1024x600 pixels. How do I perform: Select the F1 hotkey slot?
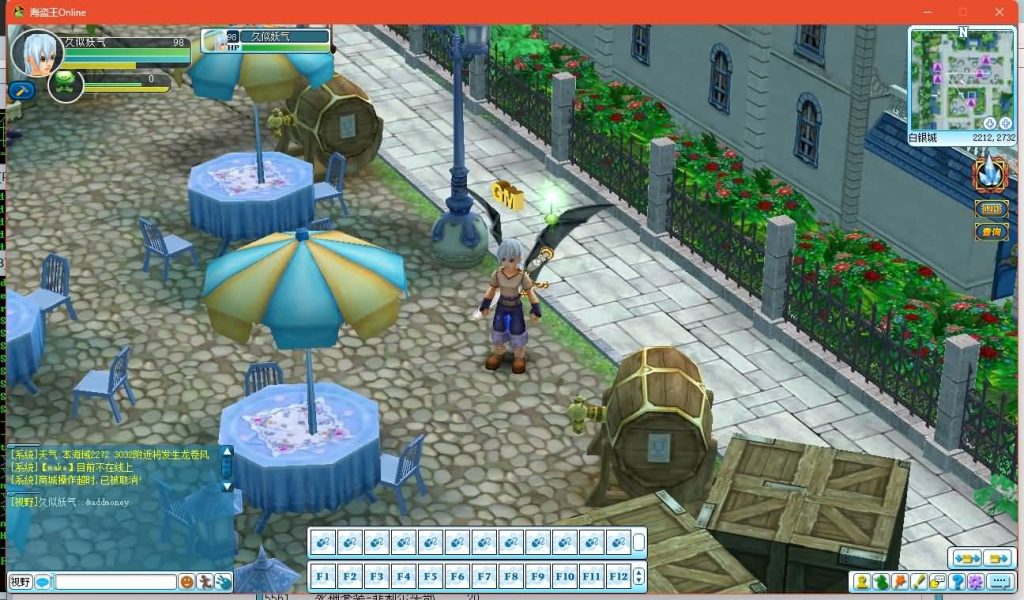(322, 576)
